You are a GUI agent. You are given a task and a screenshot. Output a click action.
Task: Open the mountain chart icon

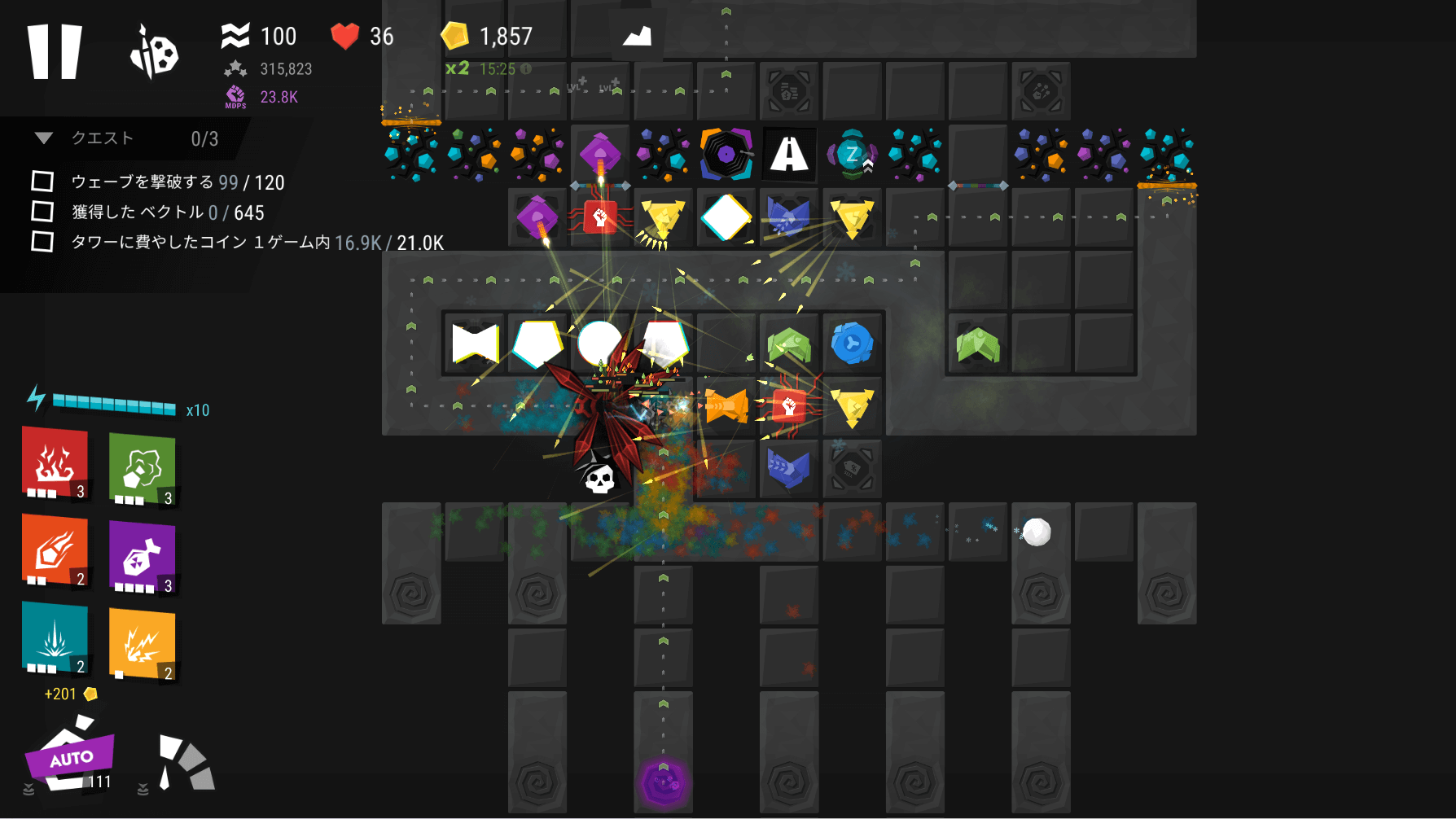pyautogui.click(x=637, y=37)
